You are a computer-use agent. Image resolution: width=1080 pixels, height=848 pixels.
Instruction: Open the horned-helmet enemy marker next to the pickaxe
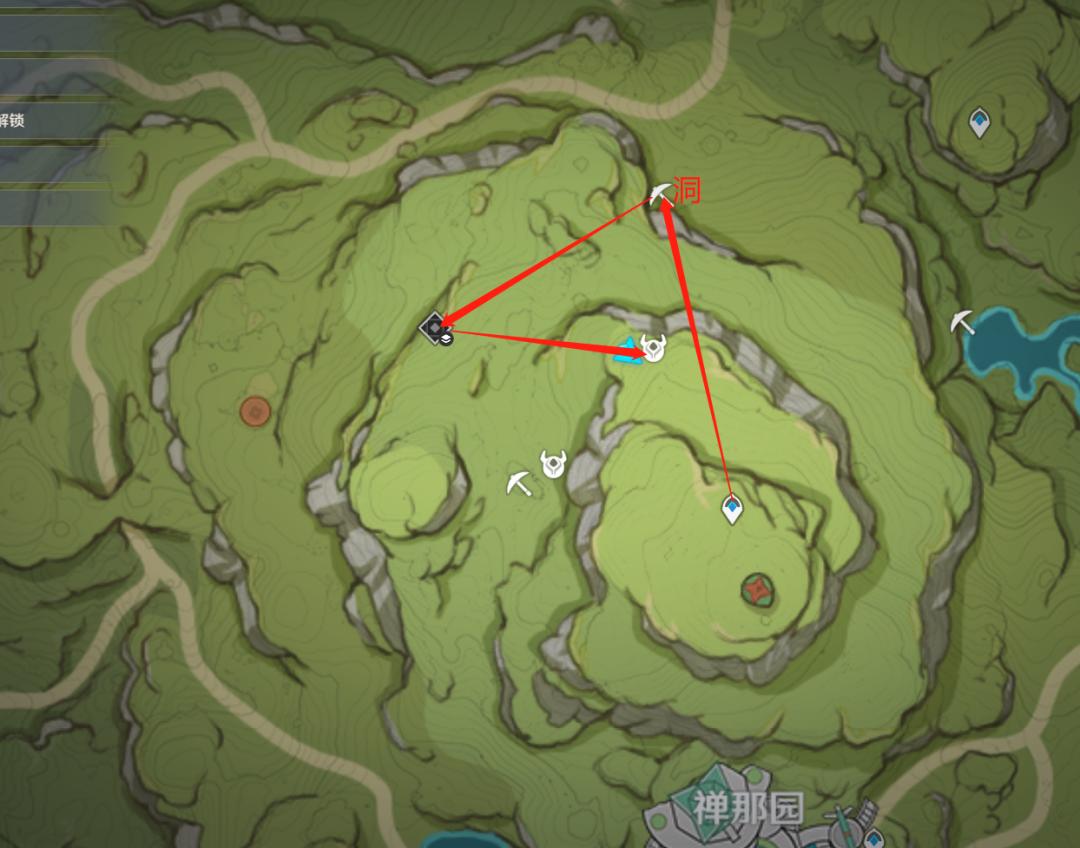[x=552, y=464]
